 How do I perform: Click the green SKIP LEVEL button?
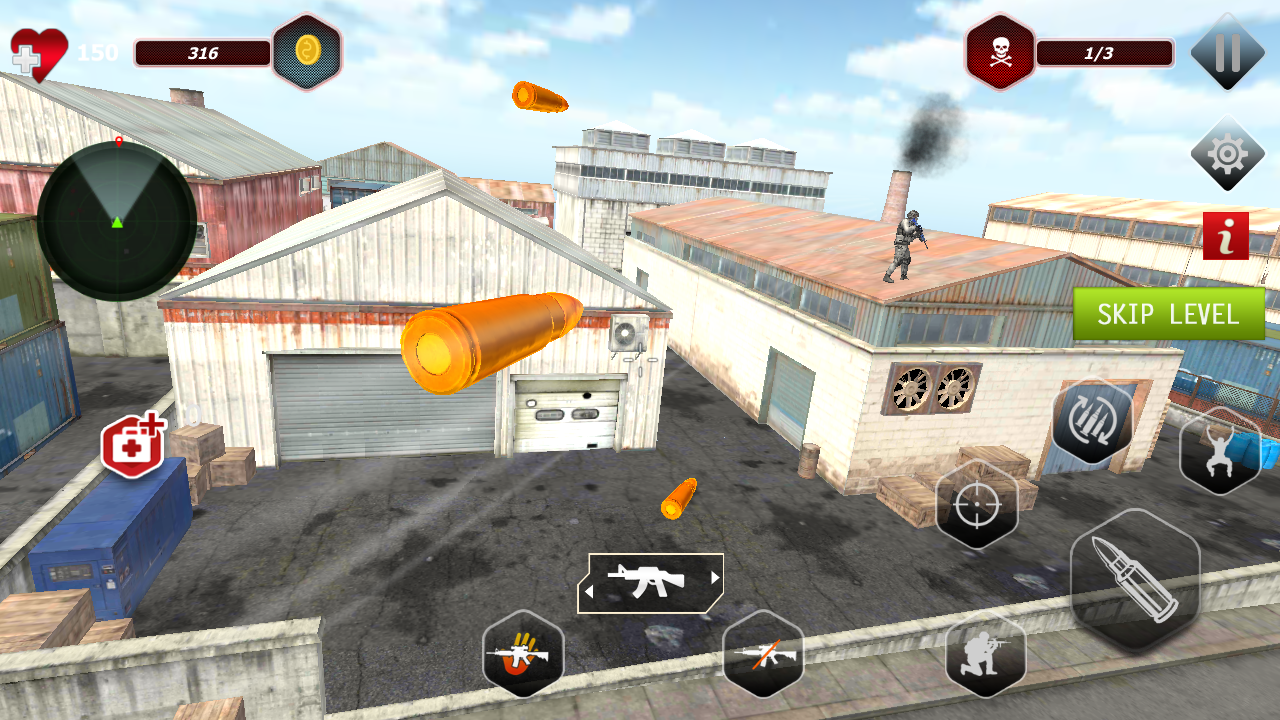[x=1168, y=314]
